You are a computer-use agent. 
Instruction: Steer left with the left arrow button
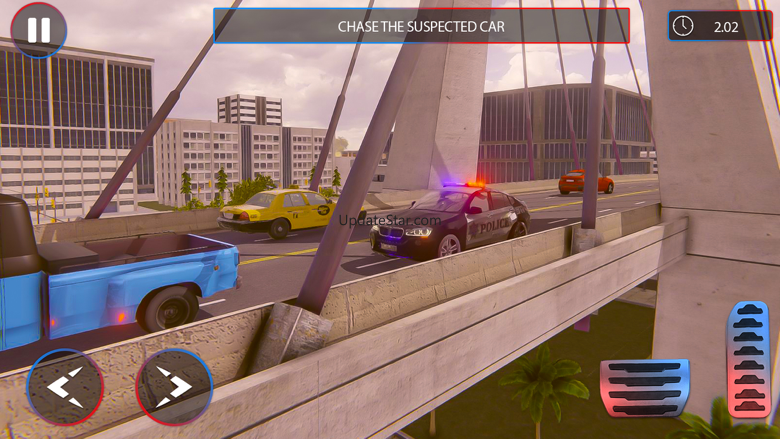(x=65, y=387)
